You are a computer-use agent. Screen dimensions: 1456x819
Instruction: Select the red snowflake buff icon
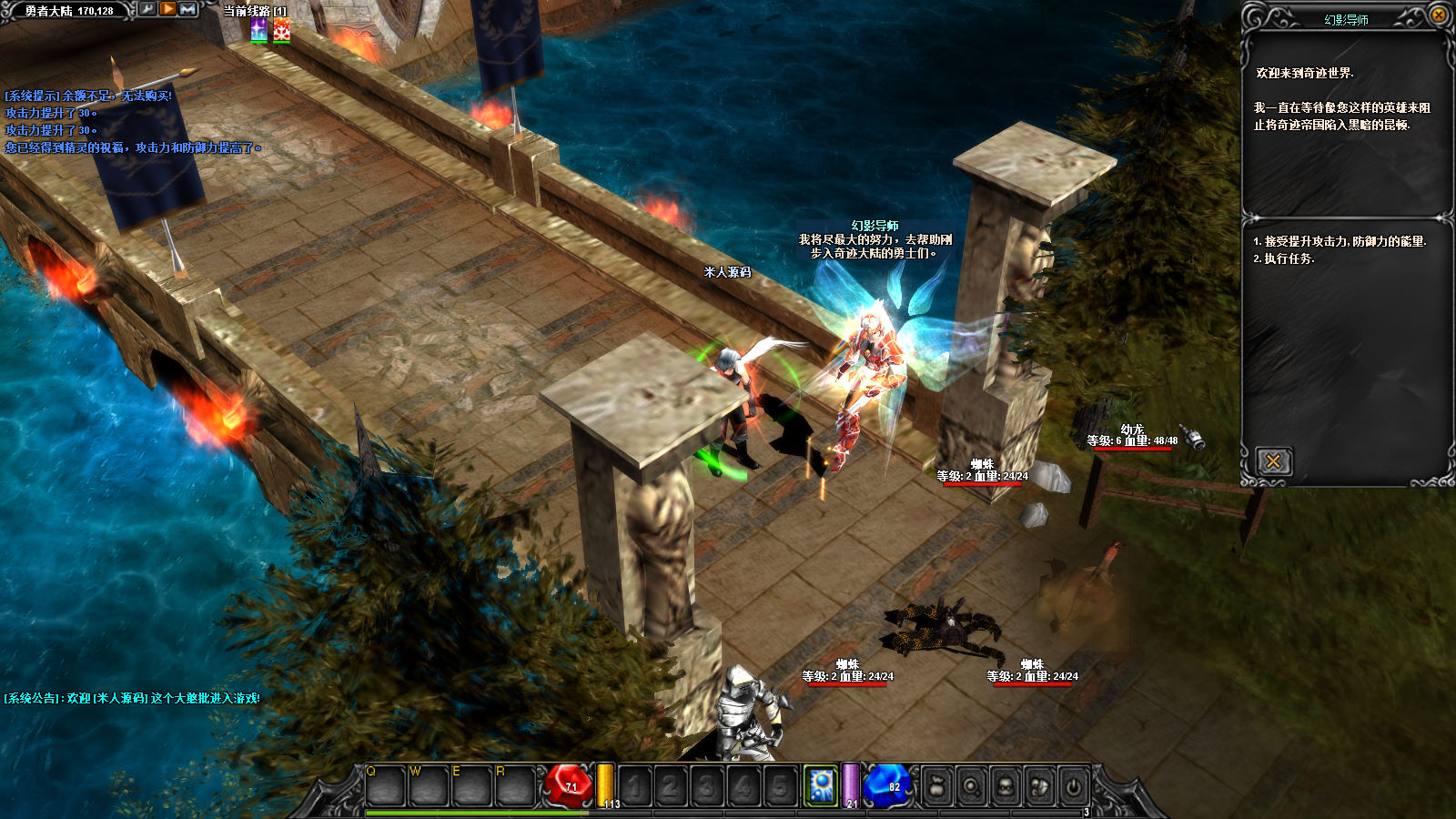click(x=281, y=30)
